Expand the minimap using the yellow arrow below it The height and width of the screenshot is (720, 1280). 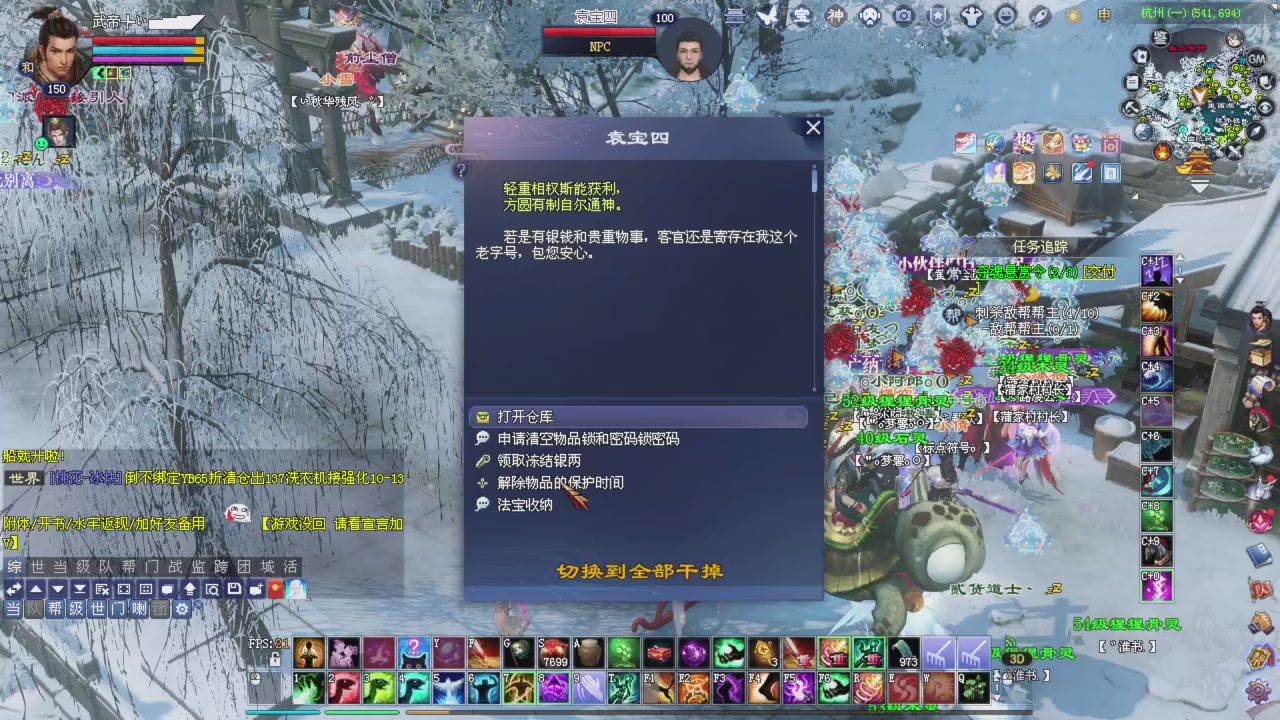click(x=1200, y=186)
